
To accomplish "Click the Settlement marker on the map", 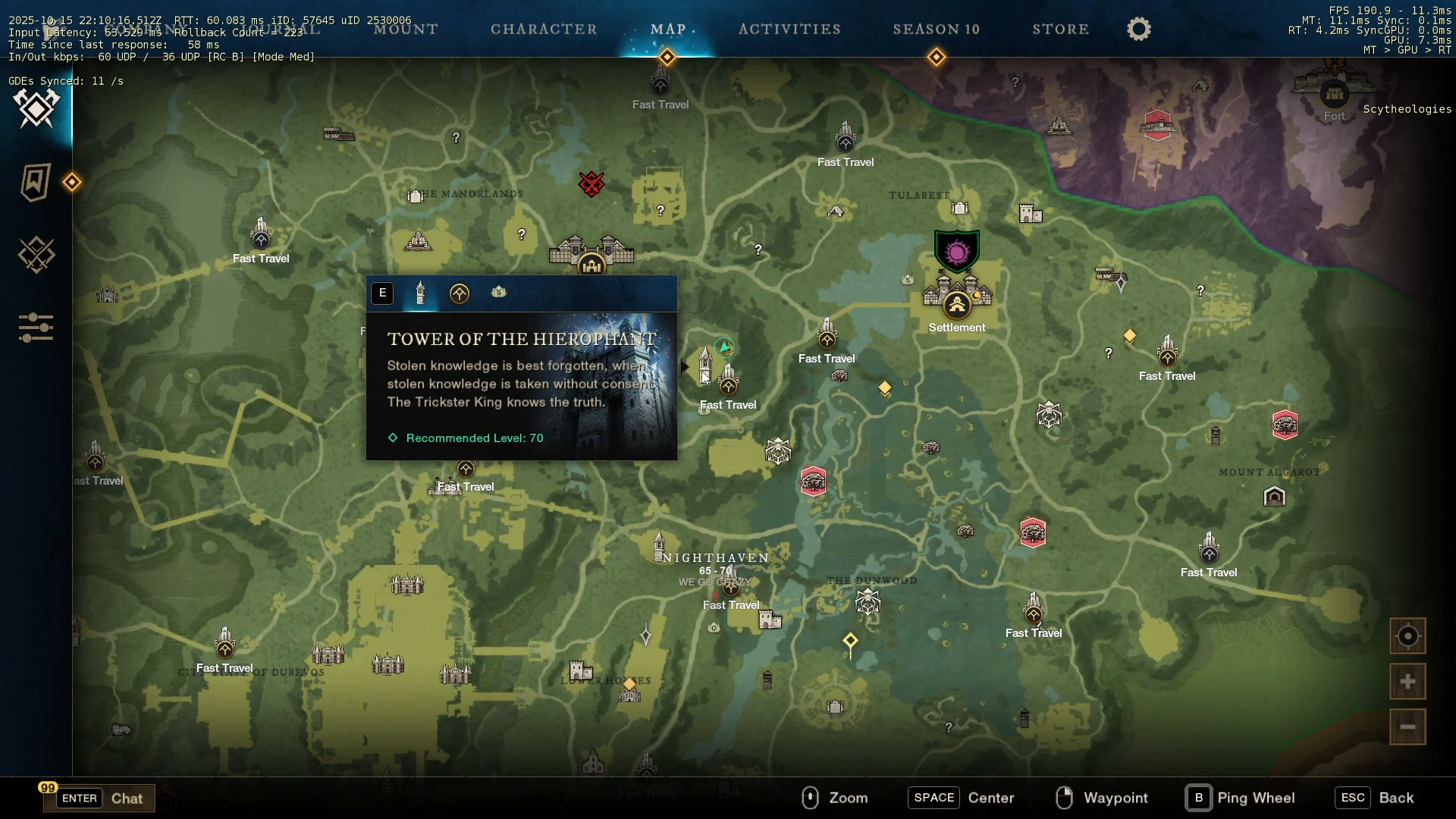I will pos(957,305).
